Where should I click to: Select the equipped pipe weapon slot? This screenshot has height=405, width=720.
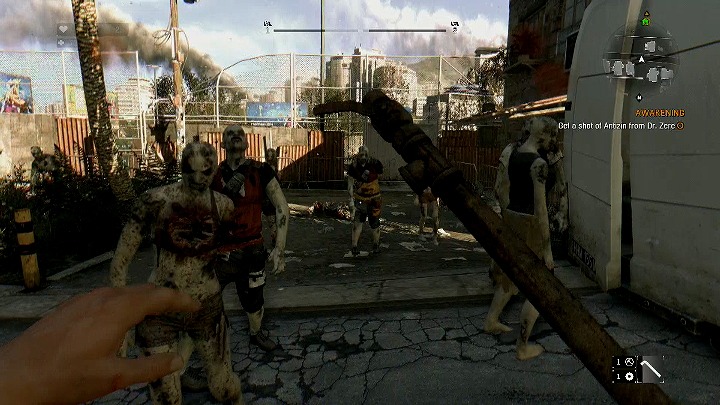(652, 369)
